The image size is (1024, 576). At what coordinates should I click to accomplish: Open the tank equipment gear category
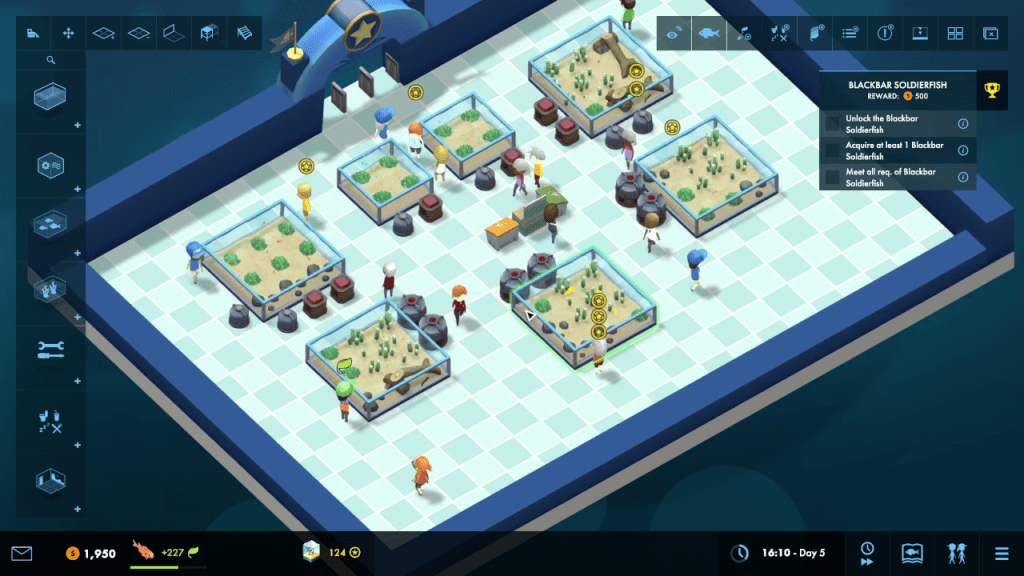pos(48,164)
